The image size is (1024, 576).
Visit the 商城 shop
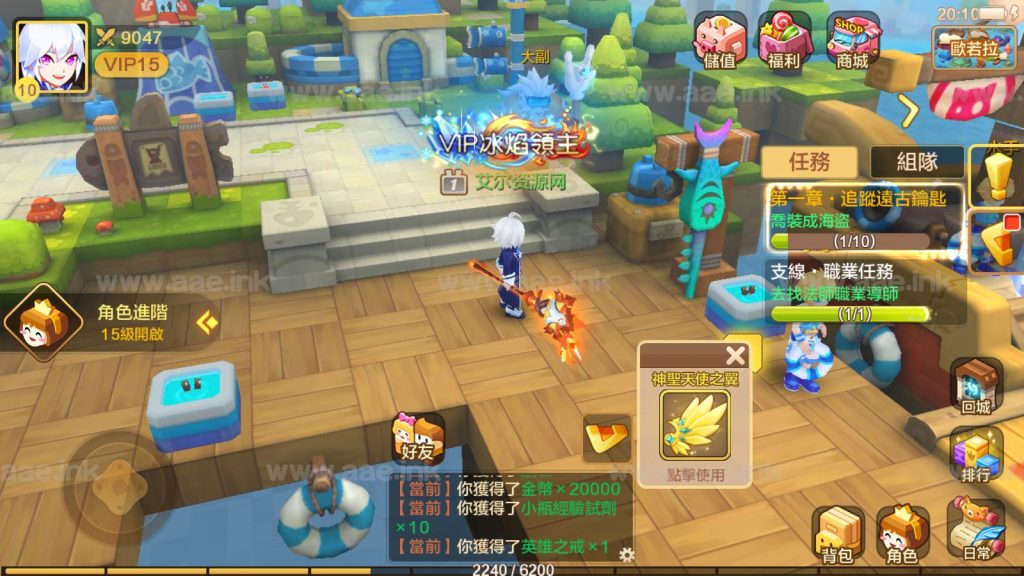point(852,40)
